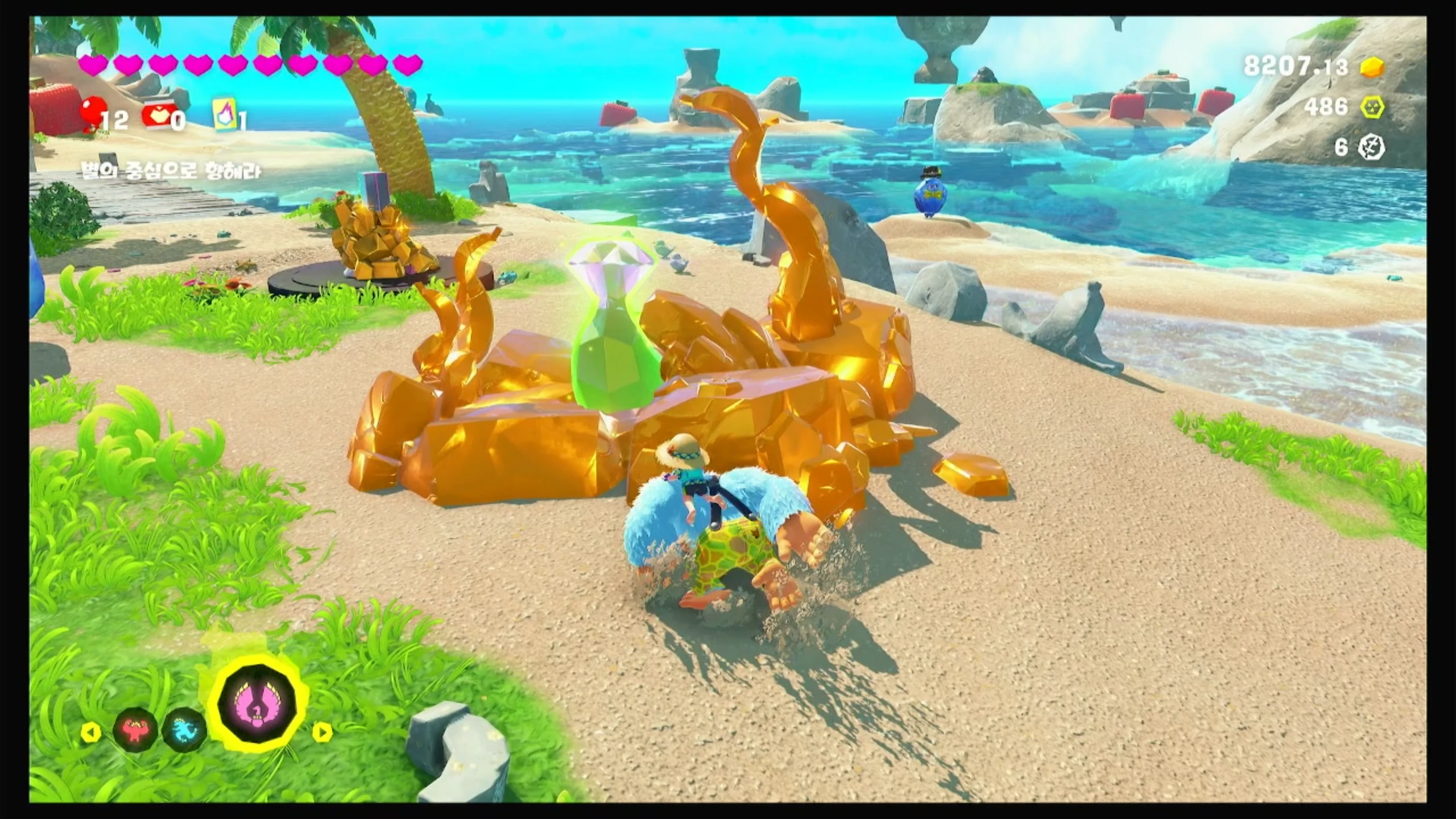Select the yellow Banandium chip hexagon icon

tap(1372, 107)
